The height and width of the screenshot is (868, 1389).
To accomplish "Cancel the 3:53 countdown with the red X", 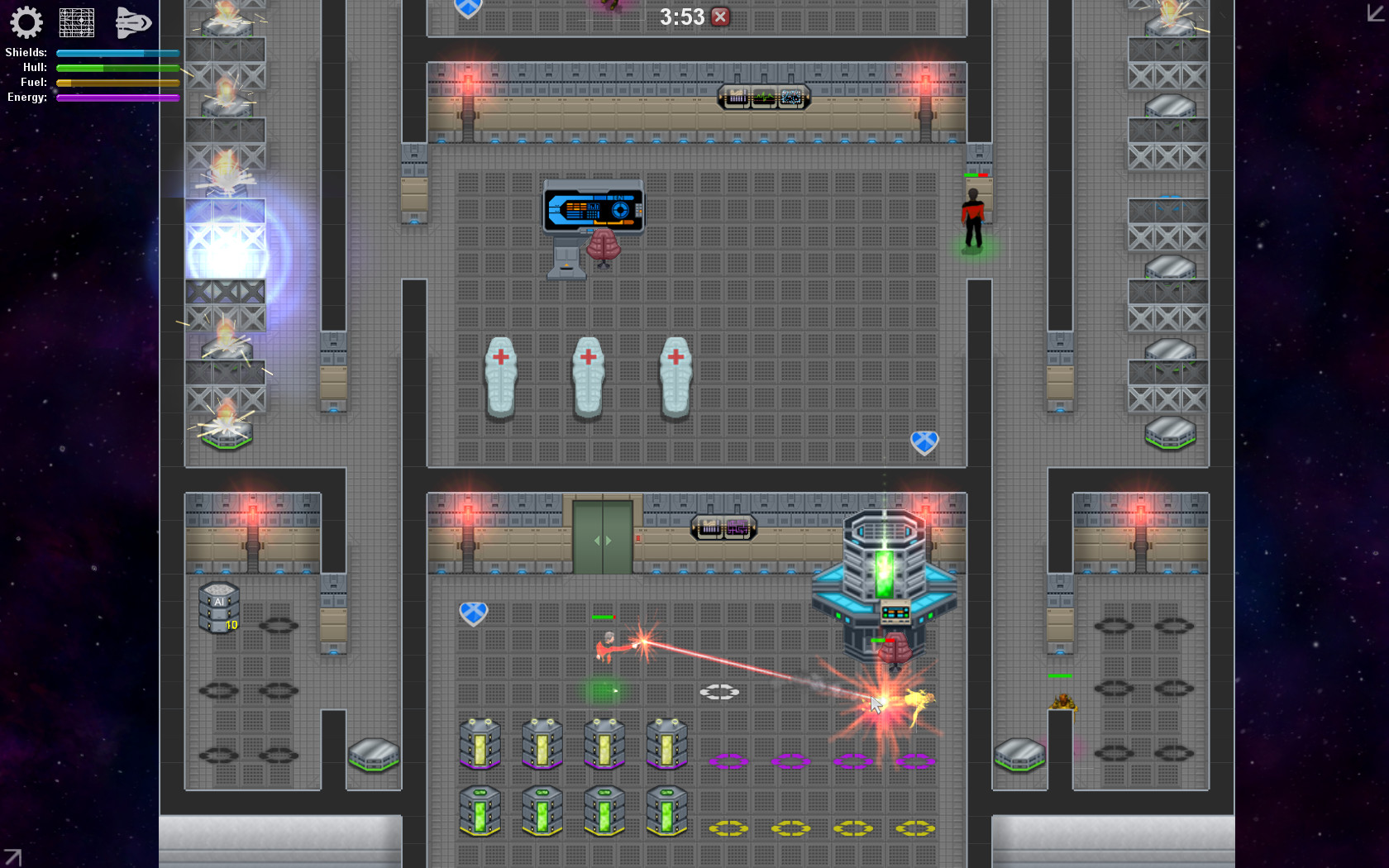I will coord(719,17).
